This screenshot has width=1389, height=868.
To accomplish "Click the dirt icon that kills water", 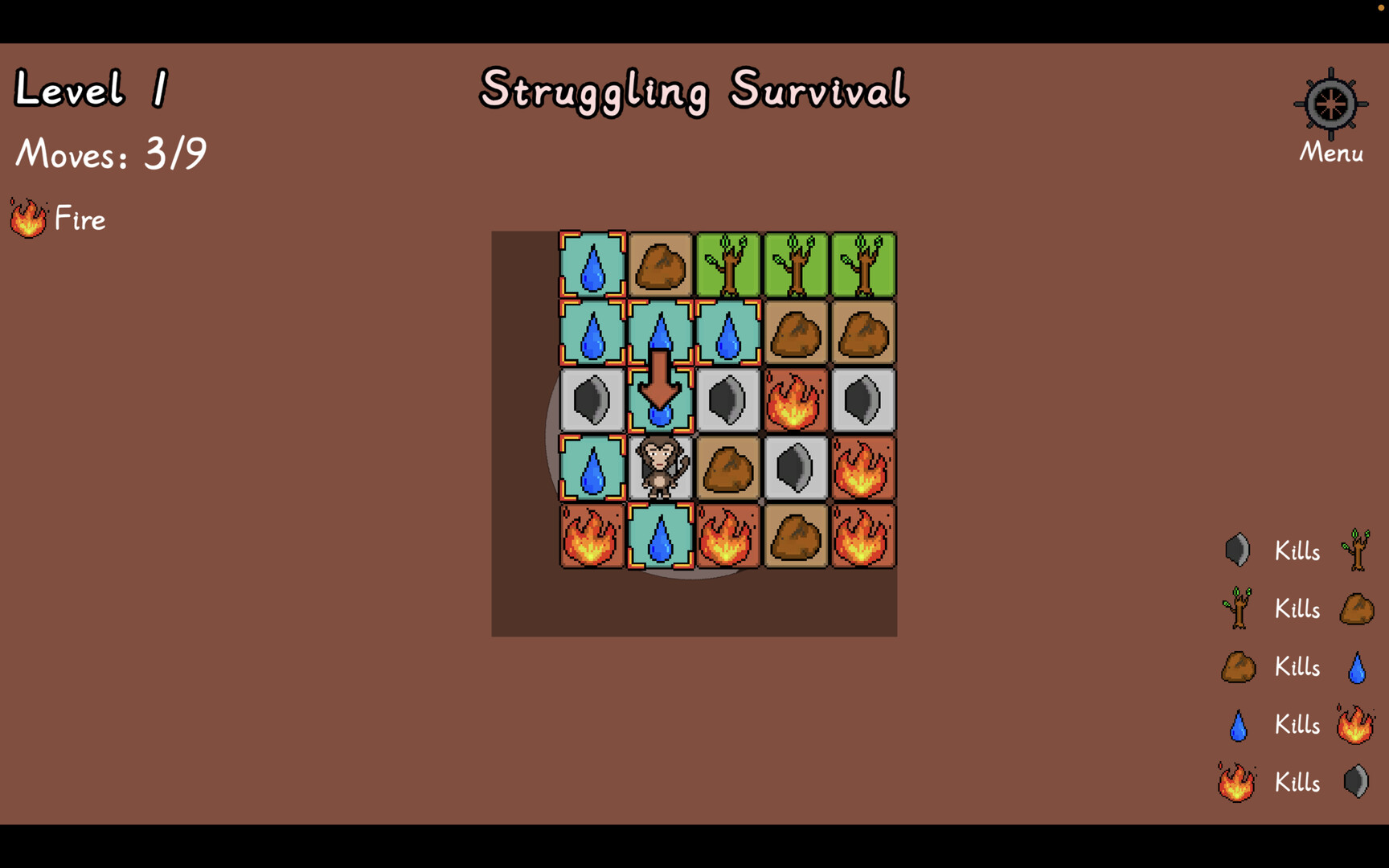I will tap(1237, 666).
